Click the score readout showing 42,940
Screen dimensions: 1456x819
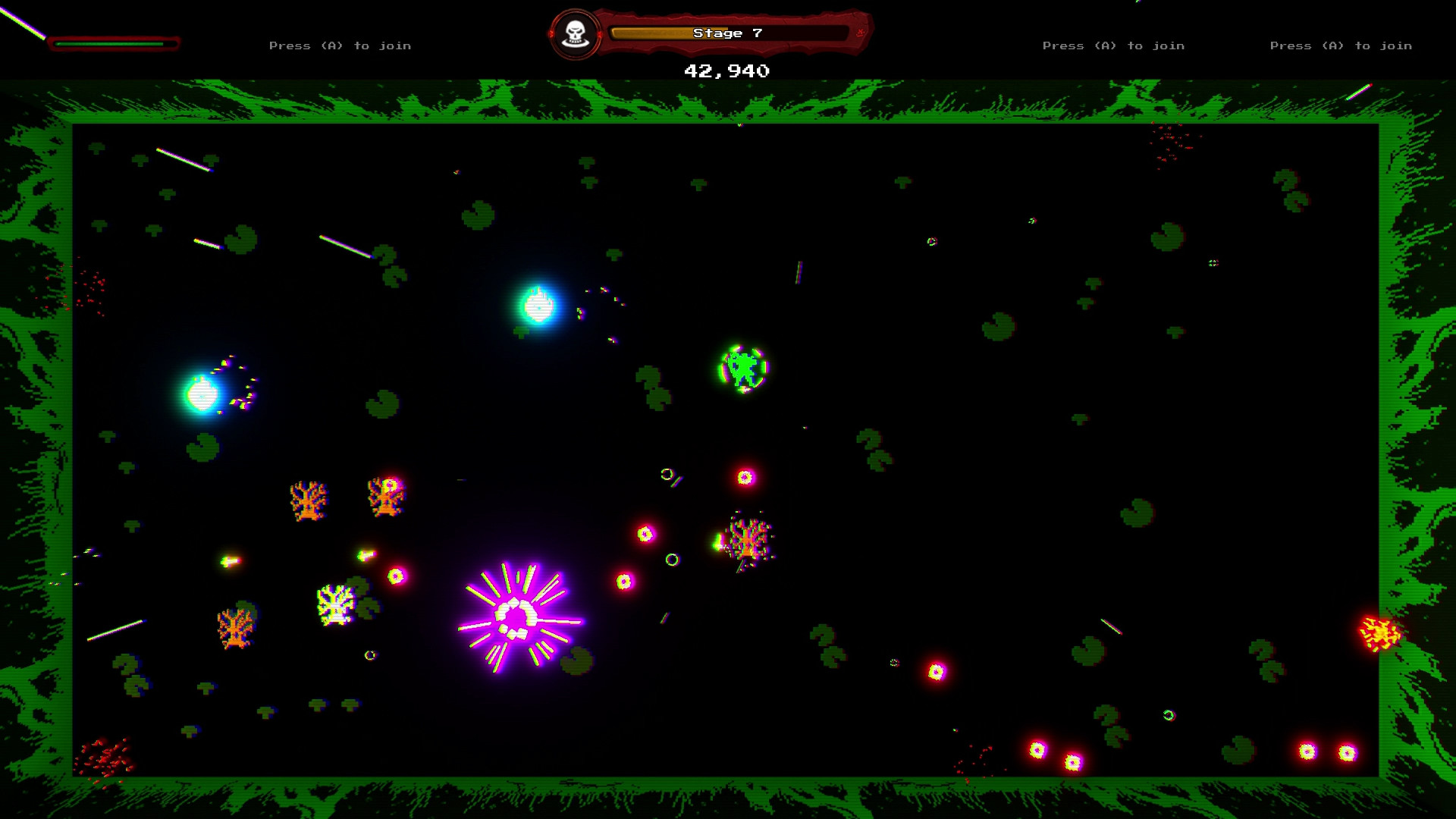[x=726, y=71]
